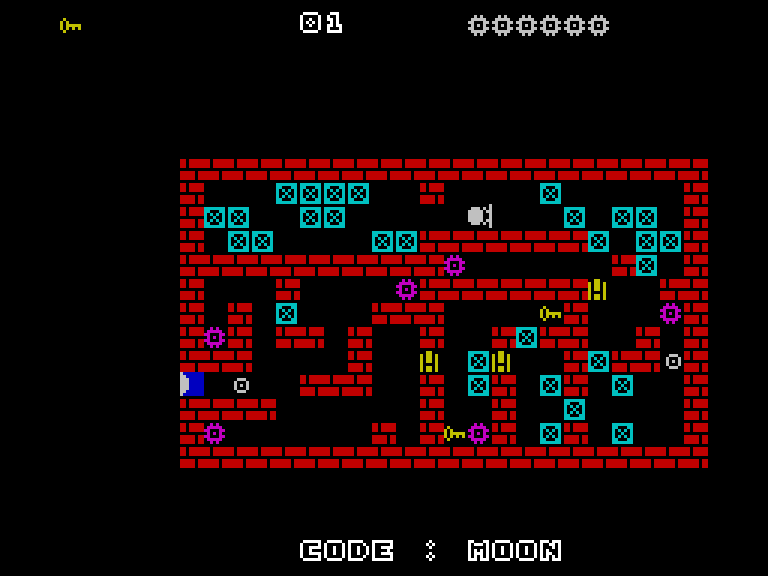Select the yellow key inventory icon

click(70, 25)
